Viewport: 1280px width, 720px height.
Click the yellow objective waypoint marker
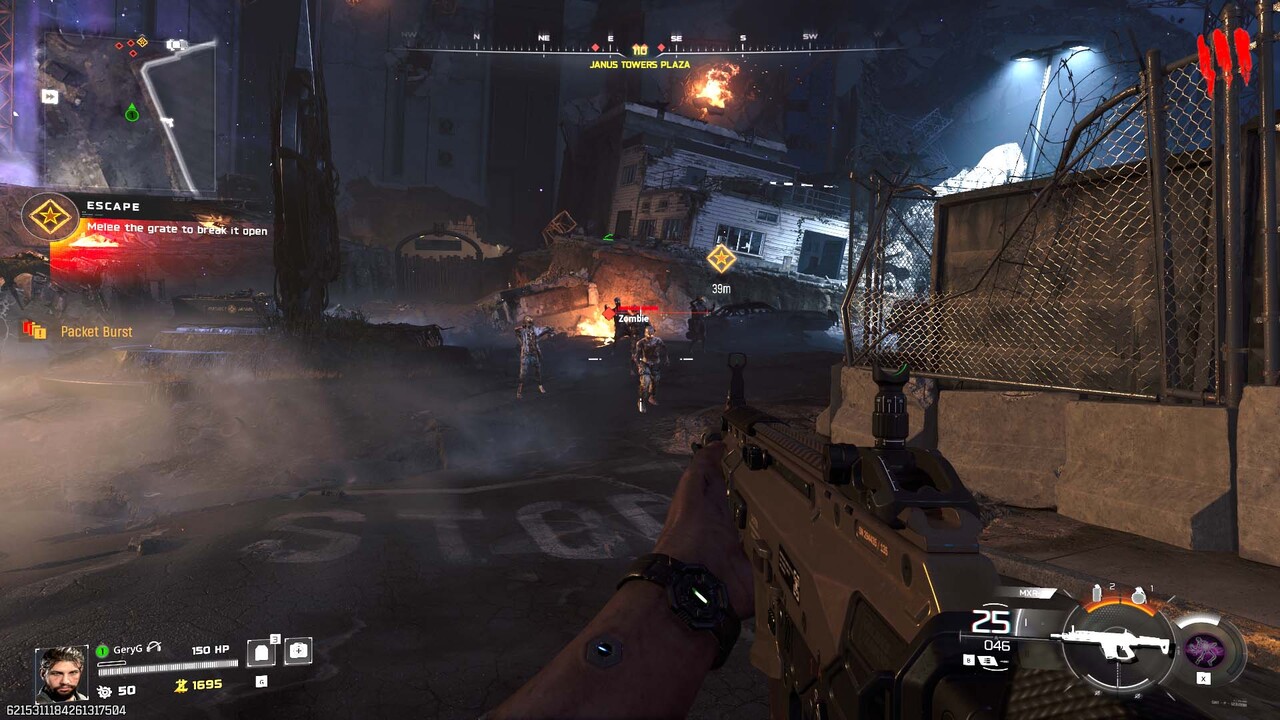721,259
